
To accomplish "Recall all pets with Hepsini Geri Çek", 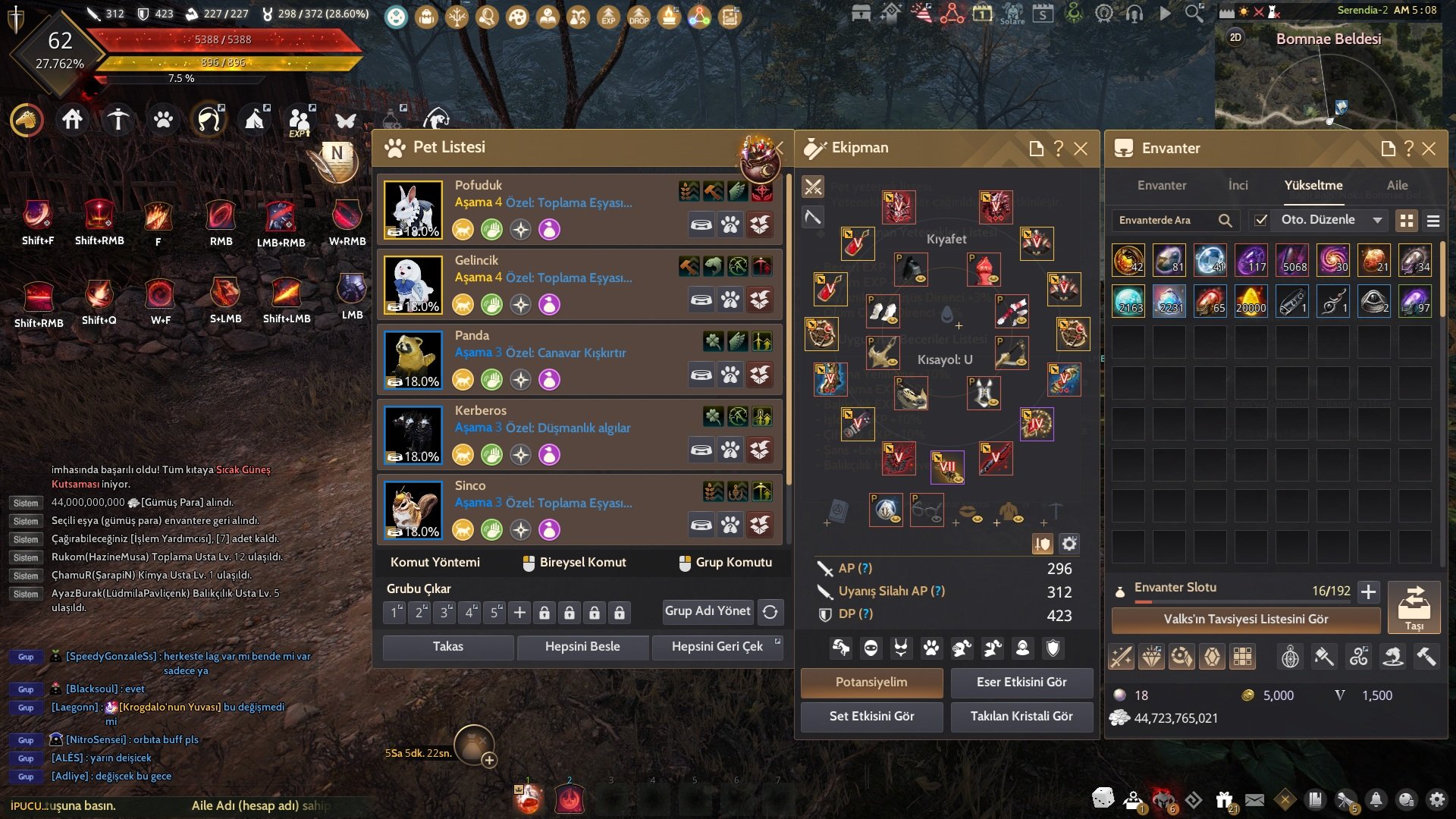I will coord(717,647).
